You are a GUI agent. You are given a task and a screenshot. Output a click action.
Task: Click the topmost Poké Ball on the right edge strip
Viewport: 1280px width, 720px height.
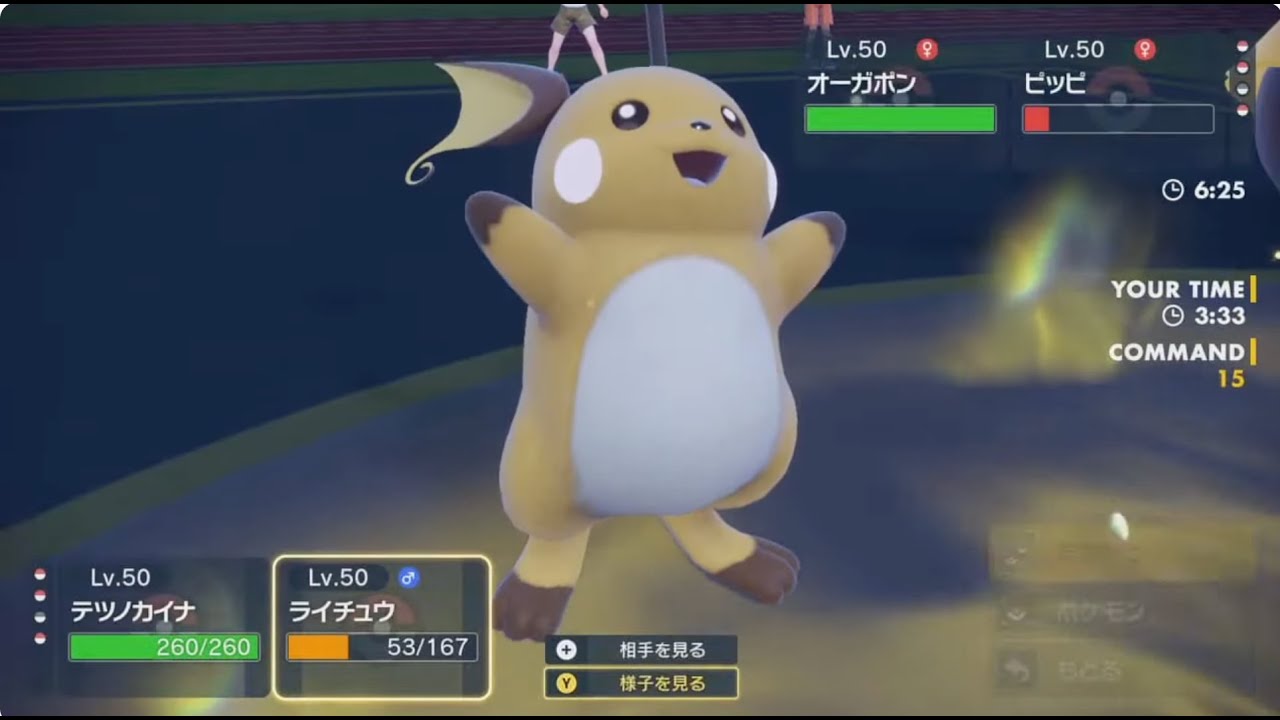[x=1242, y=45]
